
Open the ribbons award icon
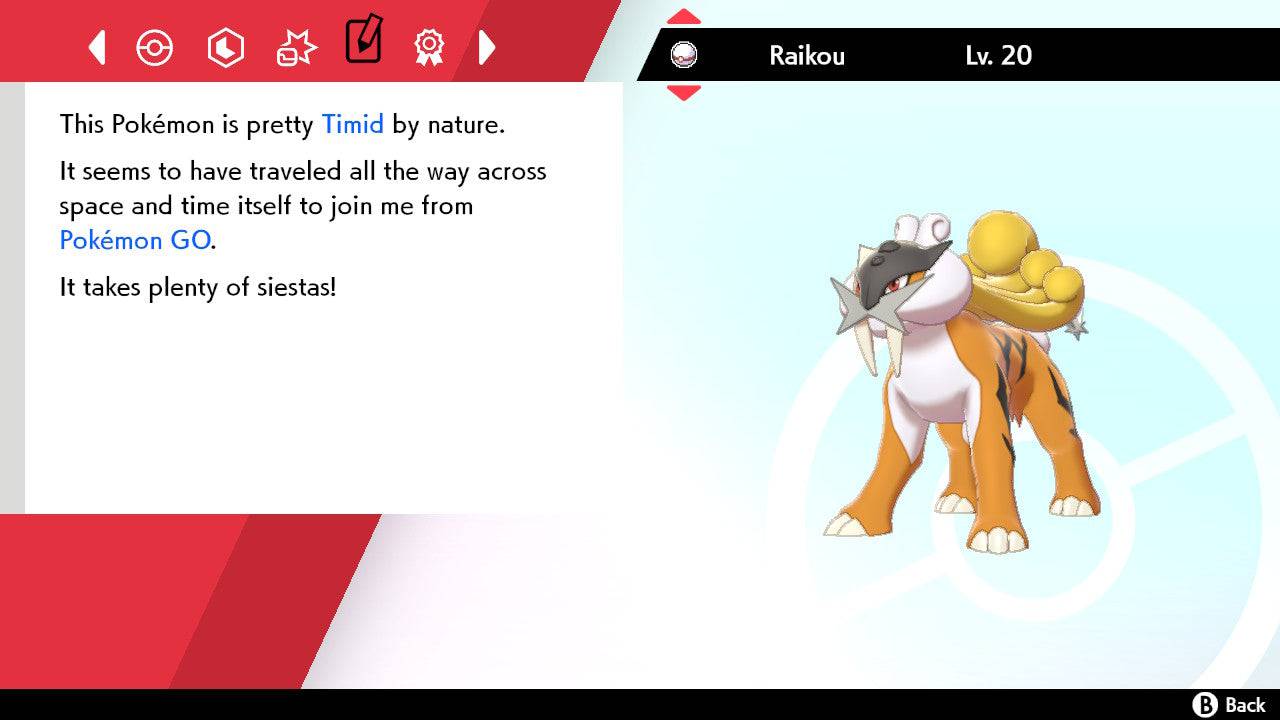[x=428, y=46]
